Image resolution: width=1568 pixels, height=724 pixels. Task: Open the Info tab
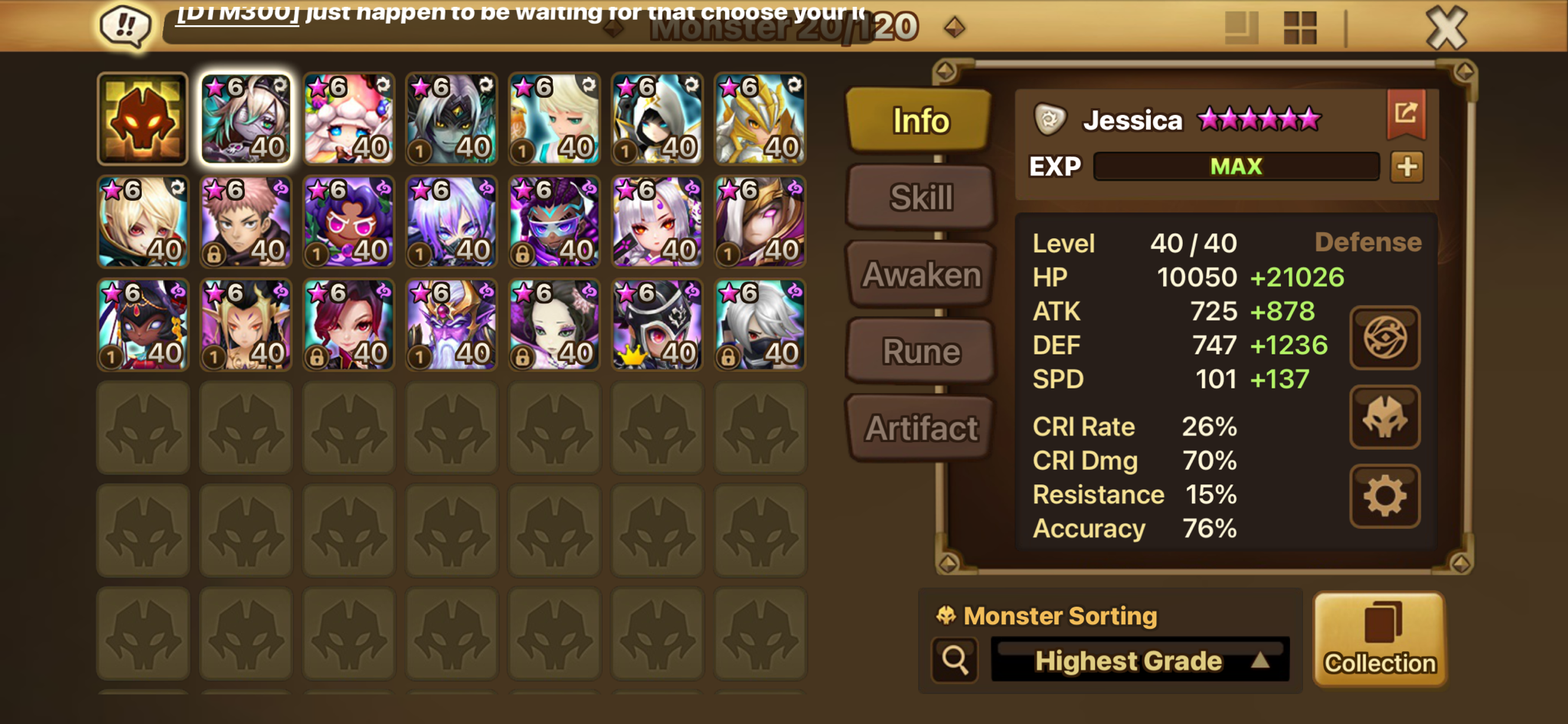point(920,120)
